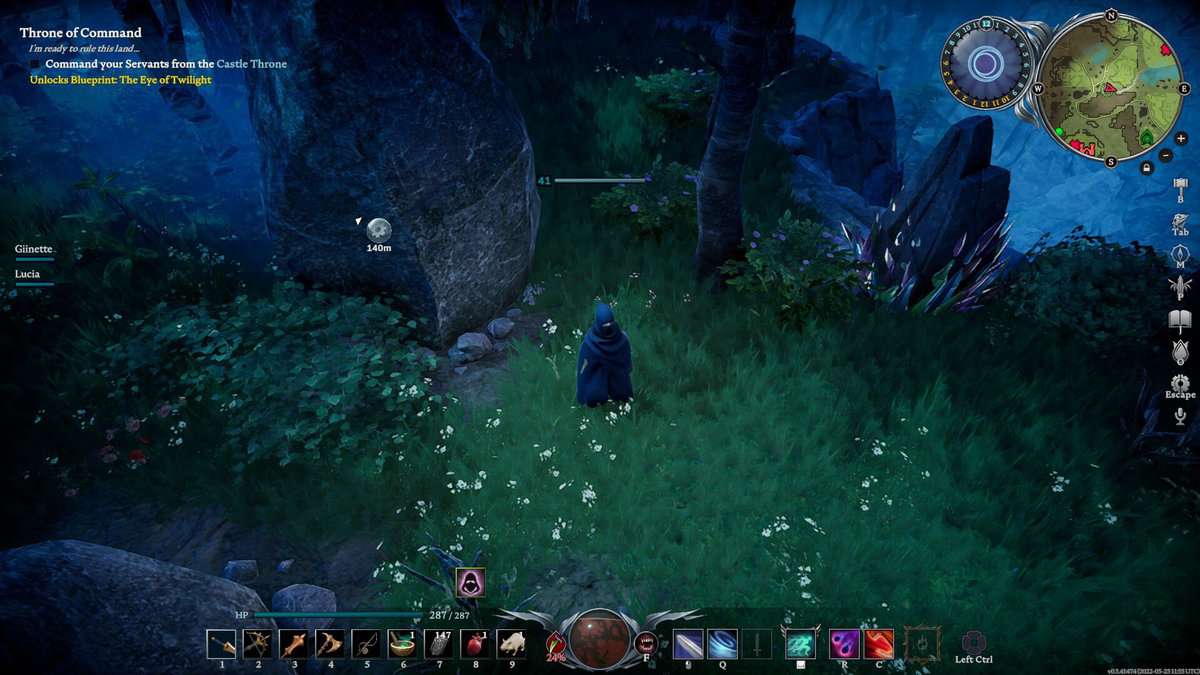Open the build menu hammer icon
1200x675 pixels.
coord(1180,186)
